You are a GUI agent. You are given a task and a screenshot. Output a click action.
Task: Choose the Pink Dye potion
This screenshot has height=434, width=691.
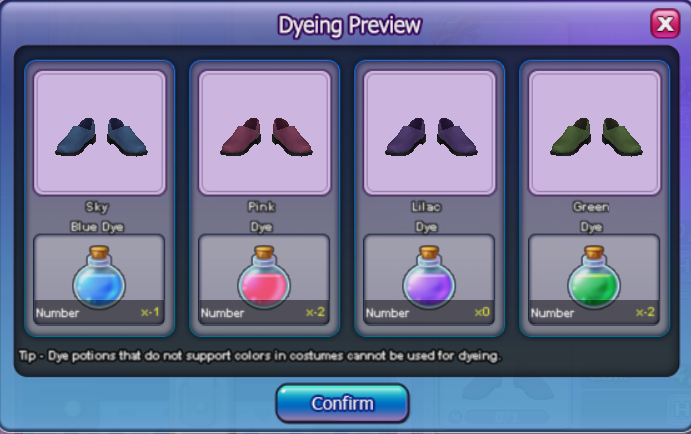[265, 279]
